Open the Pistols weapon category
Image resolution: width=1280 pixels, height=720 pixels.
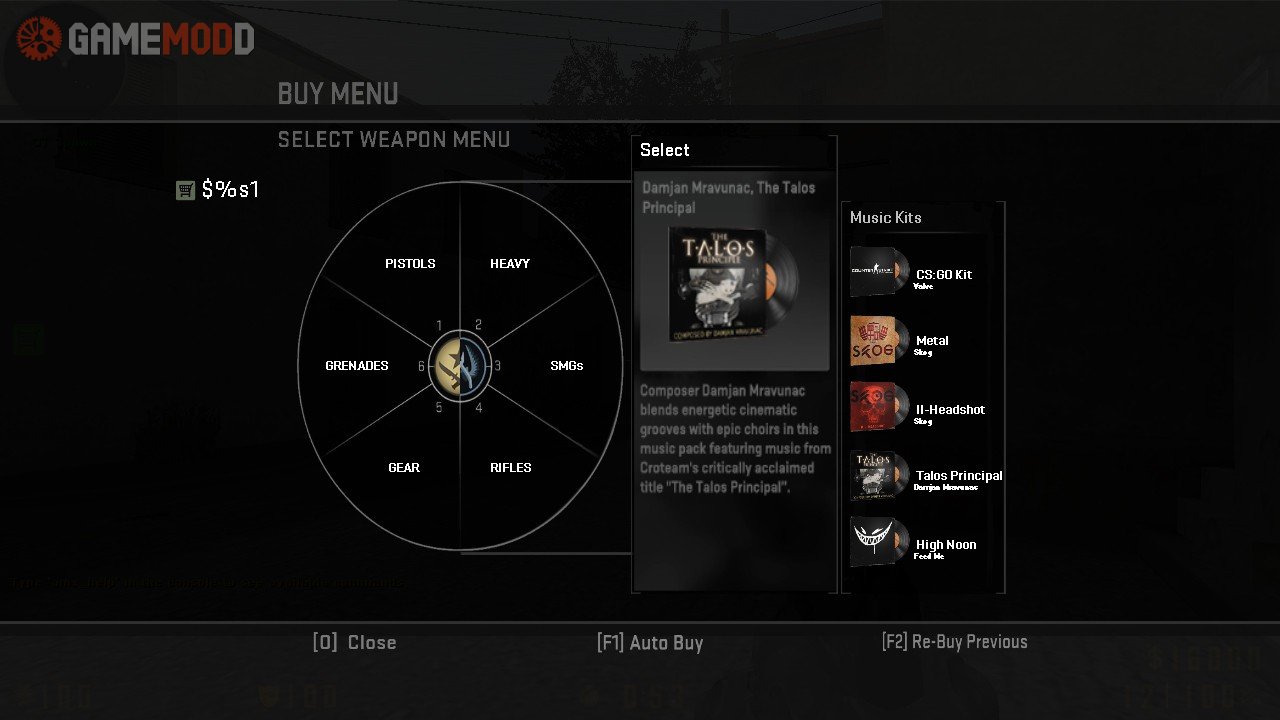pyautogui.click(x=410, y=264)
